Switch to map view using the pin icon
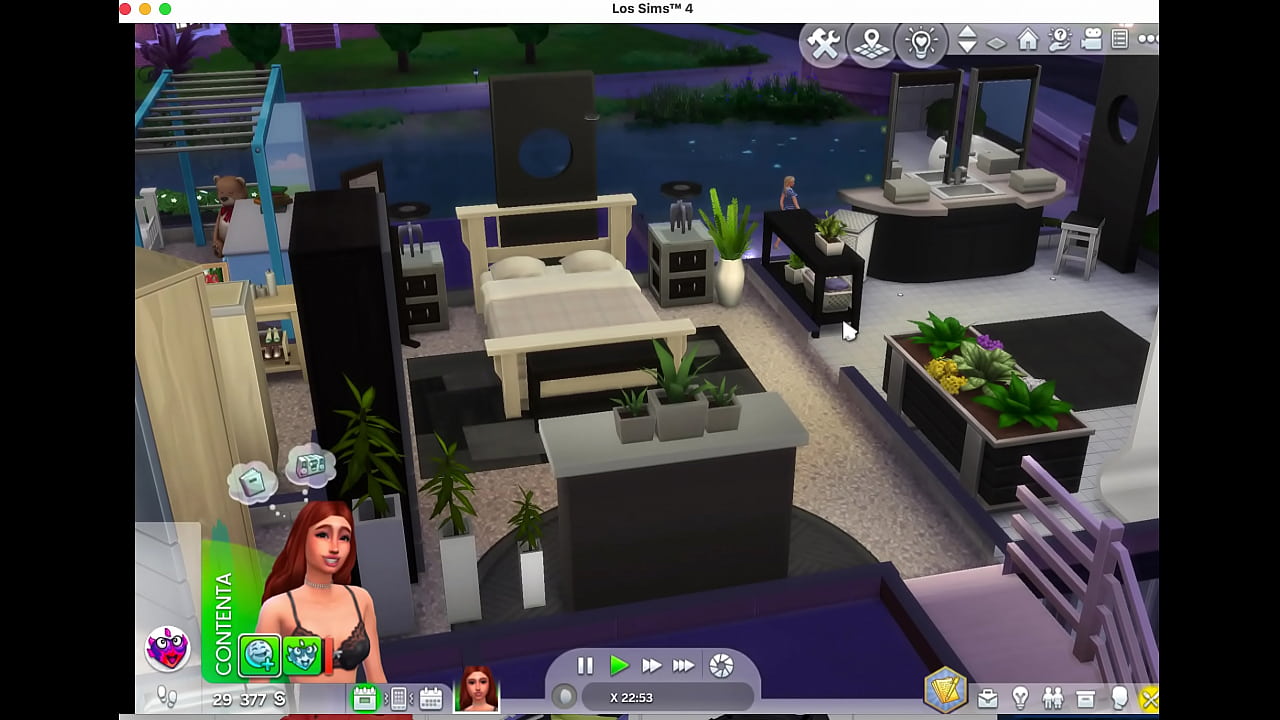The image size is (1280, 720). click(x=870, y=42)
